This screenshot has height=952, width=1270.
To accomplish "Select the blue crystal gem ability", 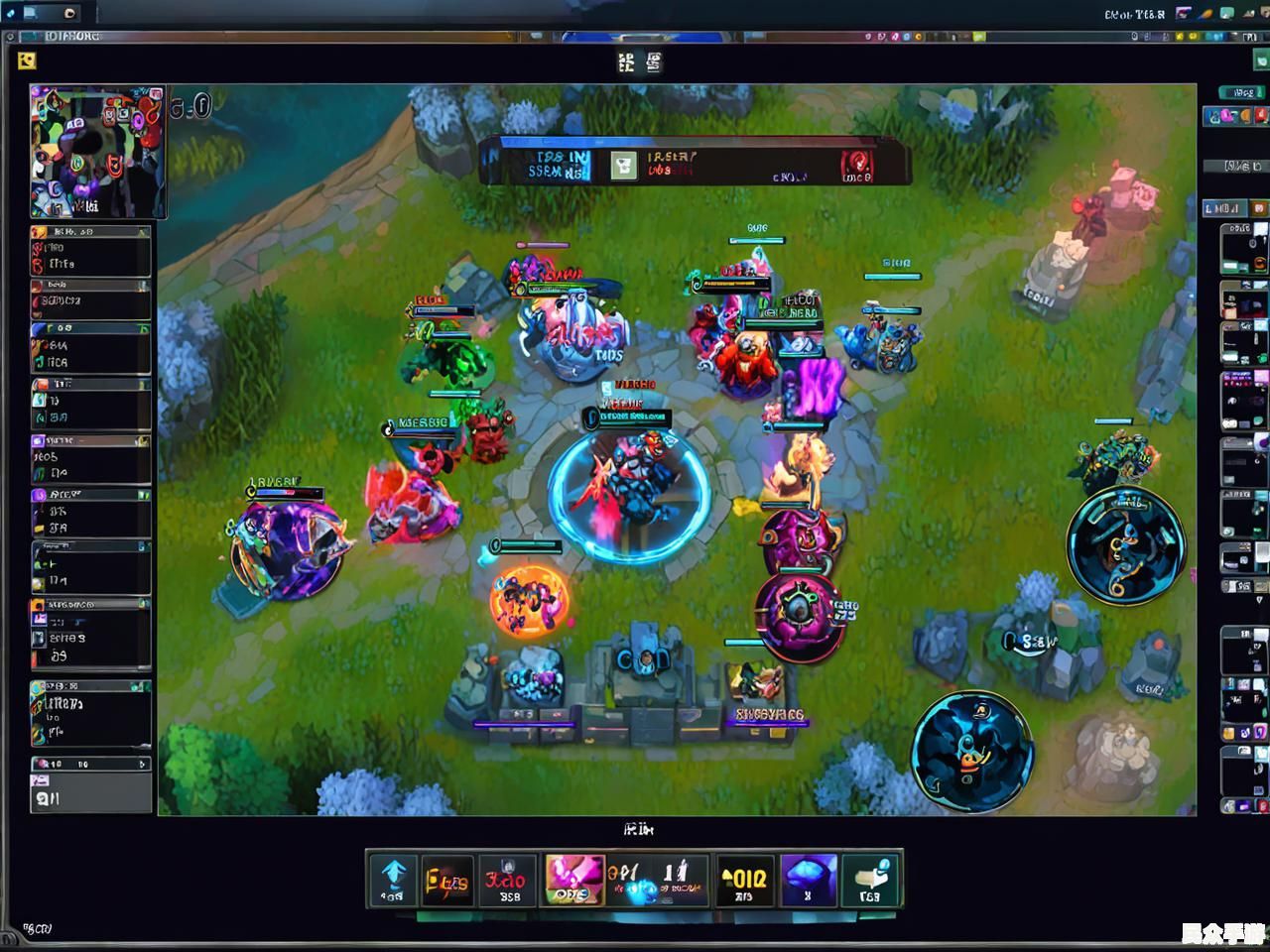I will pyautogui.click(x=808, y=880).
